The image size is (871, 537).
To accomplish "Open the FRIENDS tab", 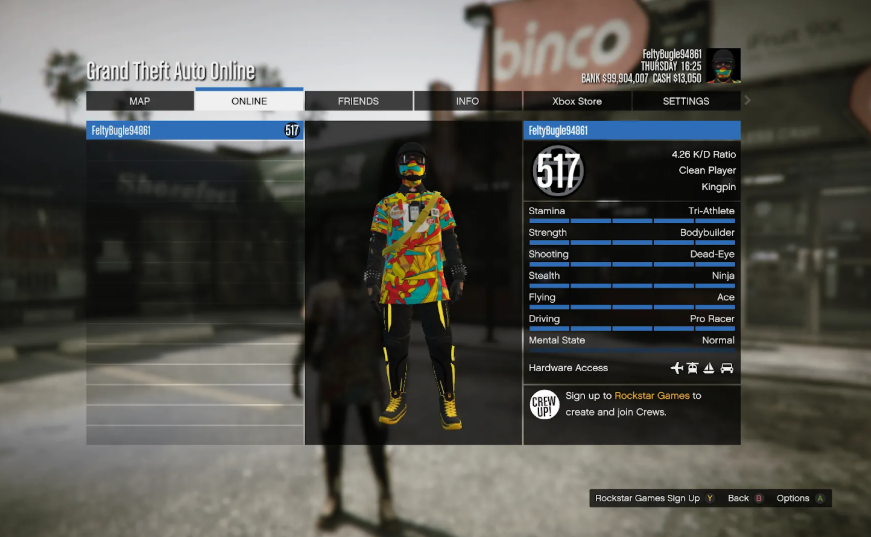I will coord(358,101).
